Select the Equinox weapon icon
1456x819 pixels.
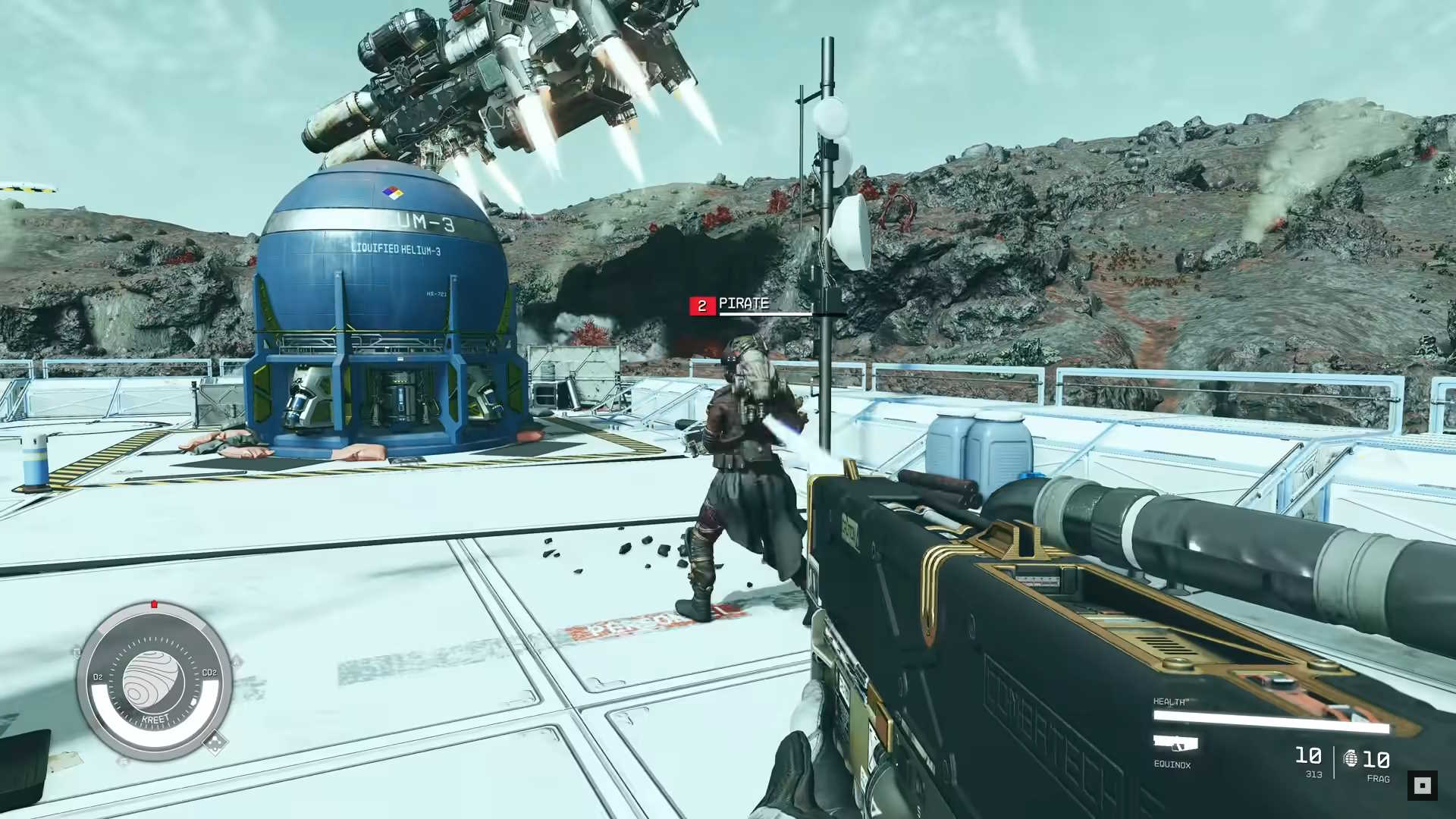coord(1175,743)
